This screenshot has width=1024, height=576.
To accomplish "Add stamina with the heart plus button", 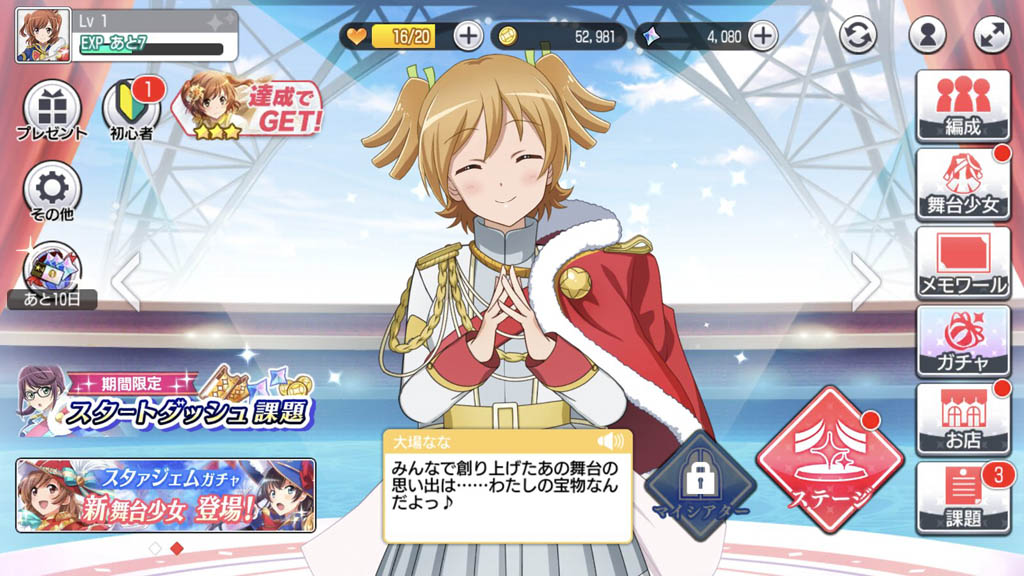I will point(468,36).
